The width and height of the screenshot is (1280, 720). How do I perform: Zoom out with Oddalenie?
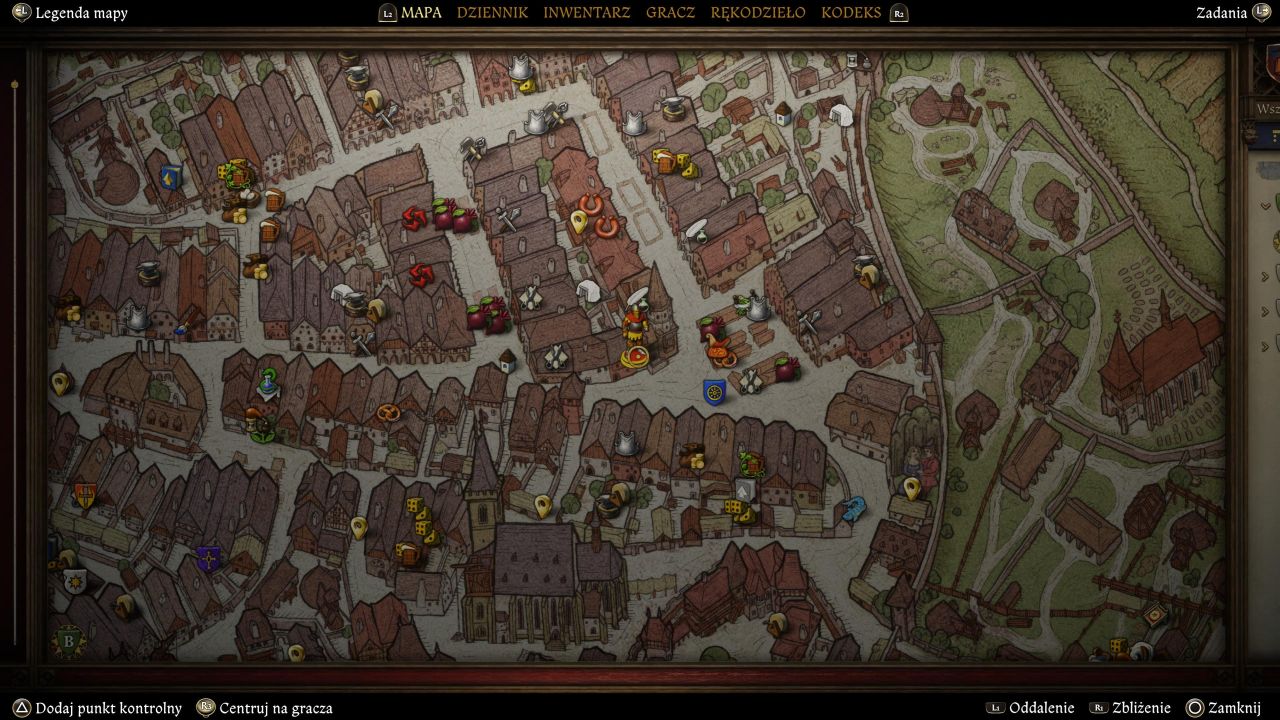click(x=1041, y=708)
